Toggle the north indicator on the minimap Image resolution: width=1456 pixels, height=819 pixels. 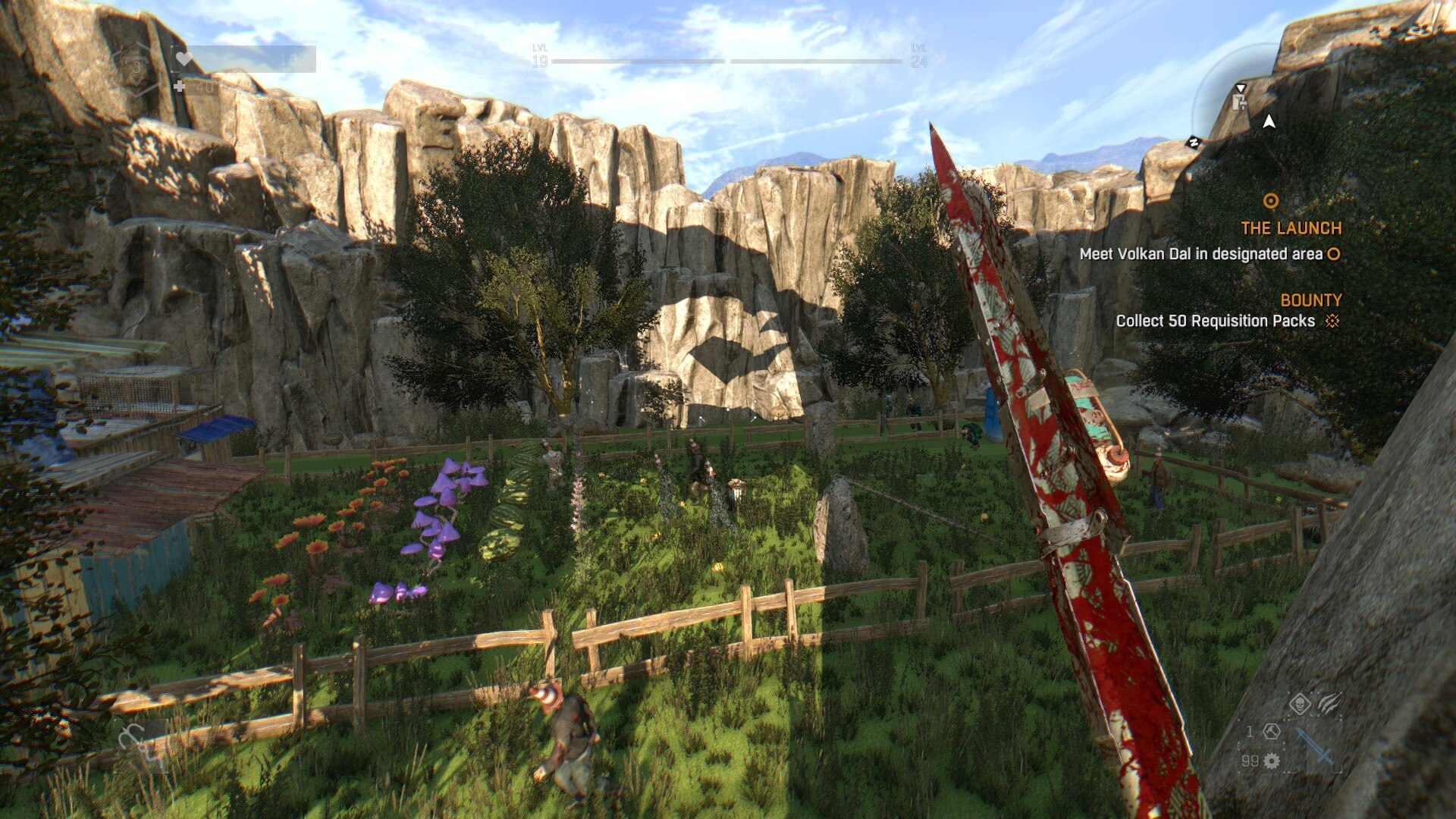point(1194,143)
